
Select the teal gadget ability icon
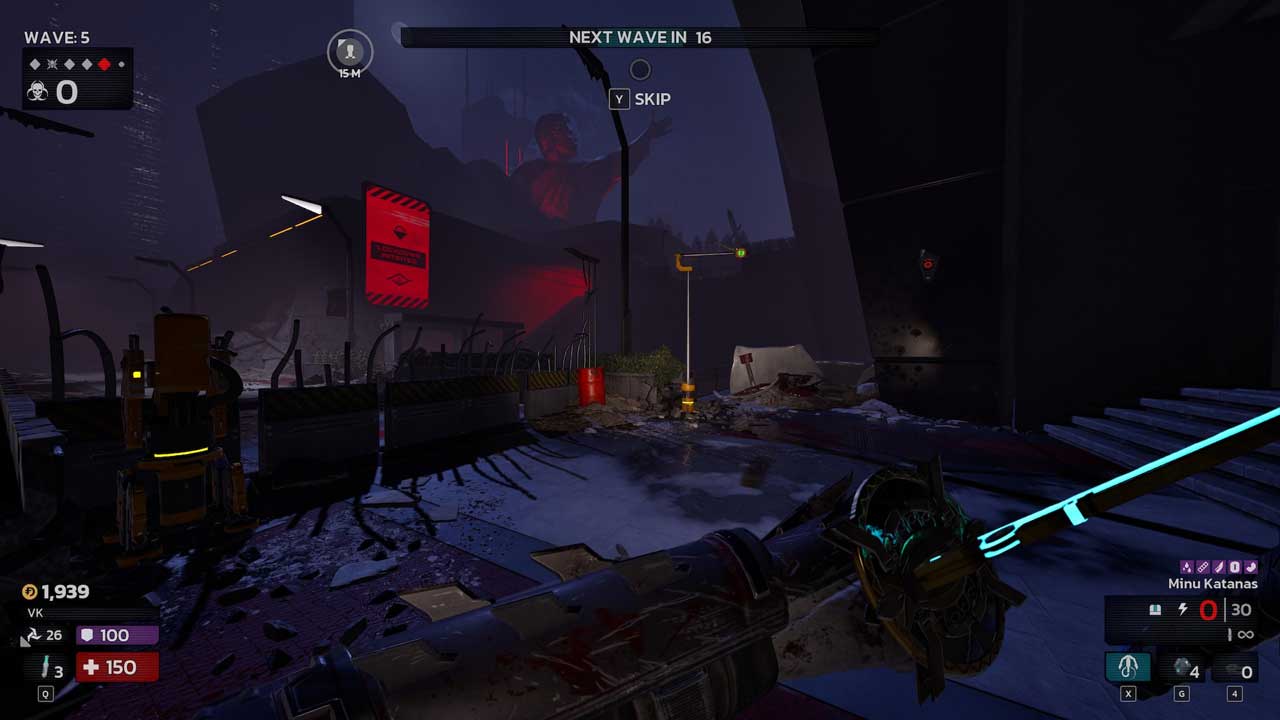pos(1128,667)
